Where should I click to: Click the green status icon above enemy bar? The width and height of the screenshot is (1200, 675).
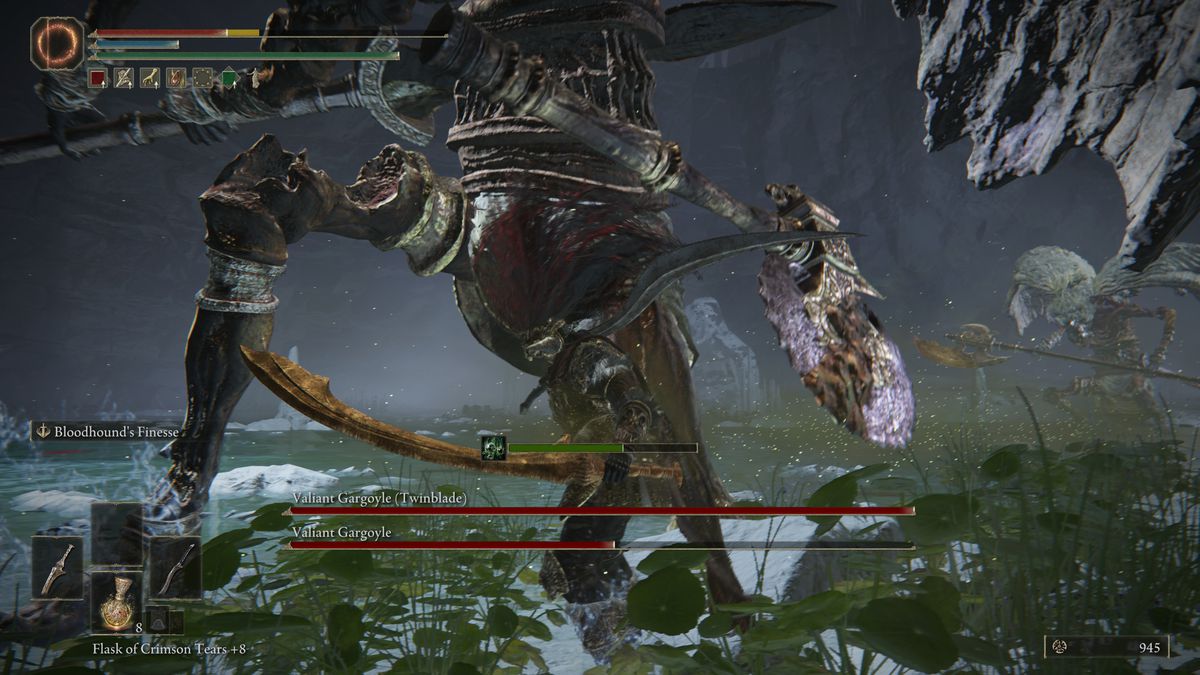pyautogui.click(x=492, y=447)
